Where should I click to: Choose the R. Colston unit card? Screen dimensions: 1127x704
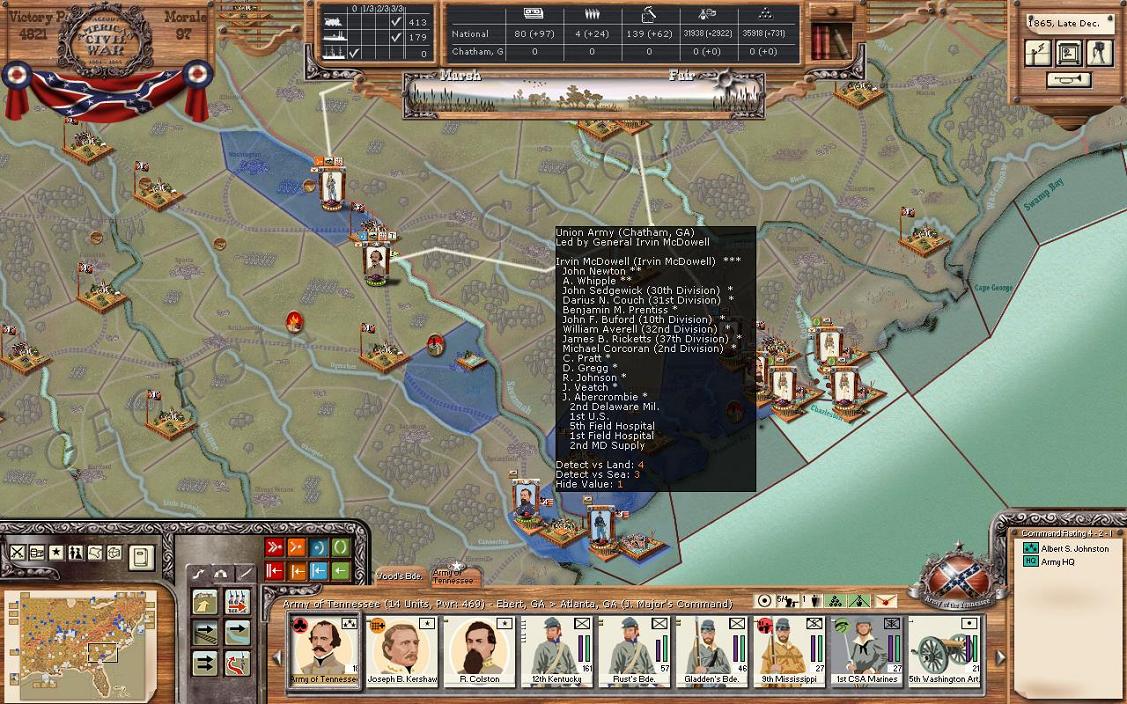coord(479,650)
